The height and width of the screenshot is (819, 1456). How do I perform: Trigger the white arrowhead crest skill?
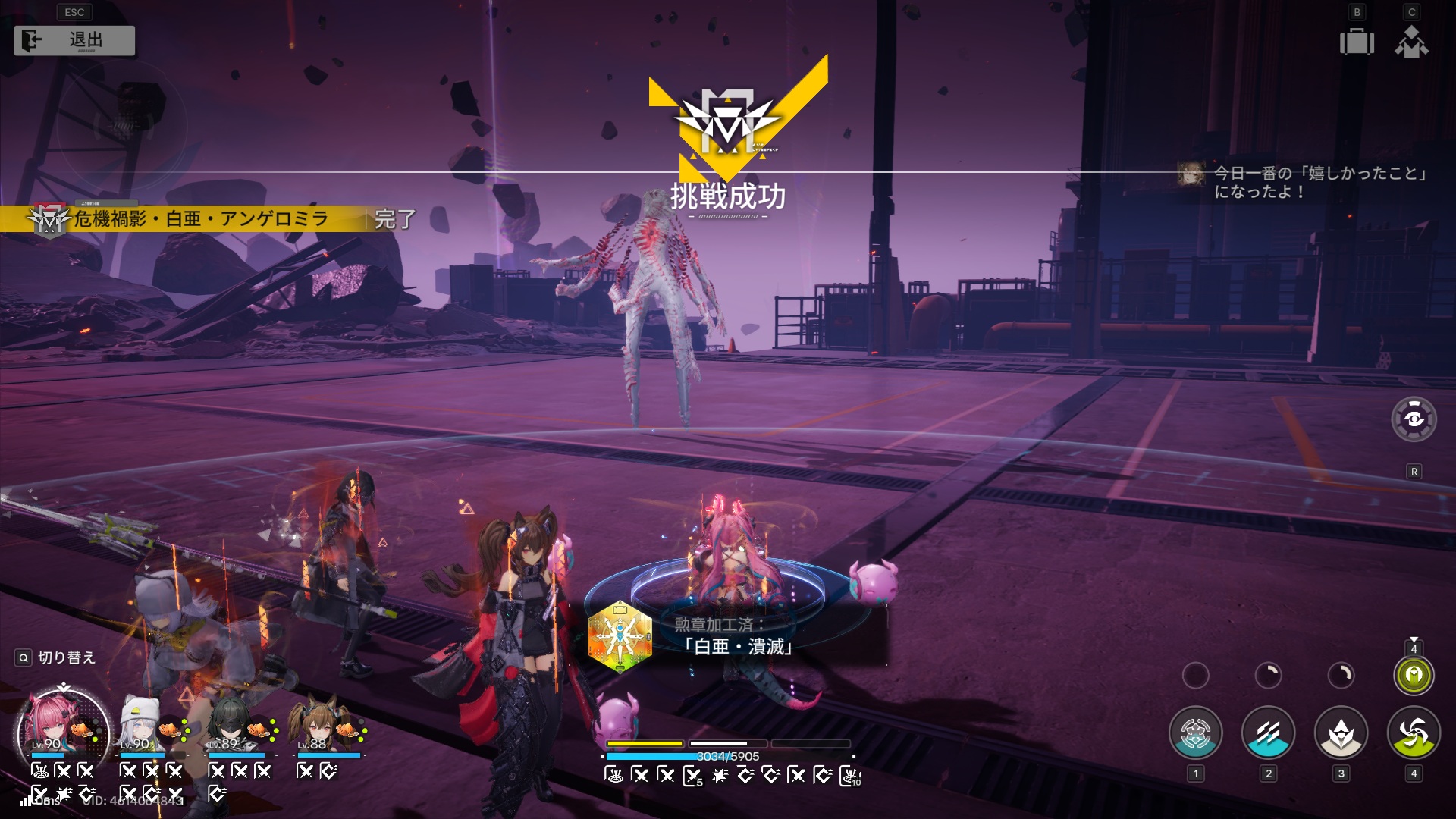pyautogui.click(x=1341, y=733)
